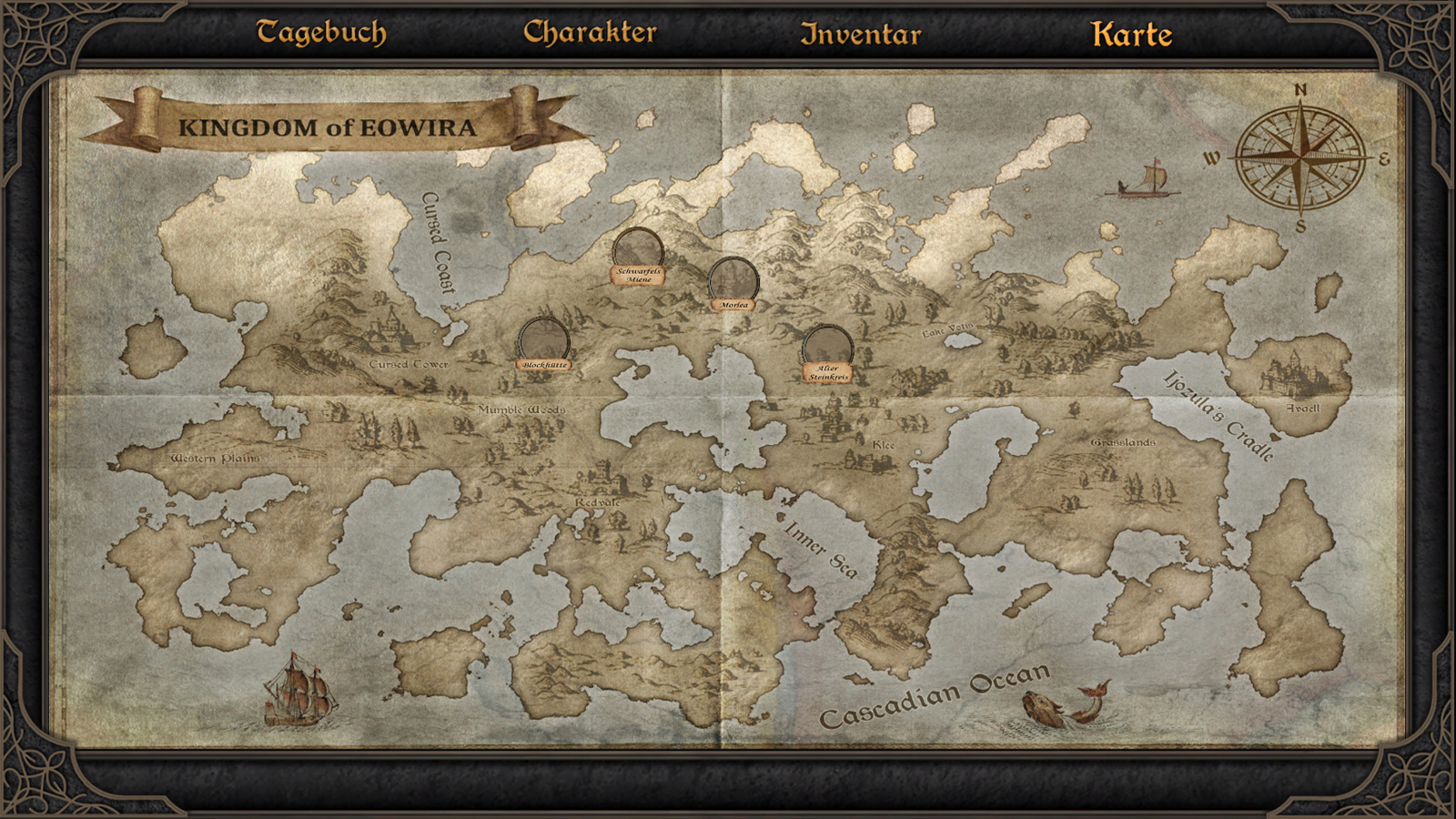1456x819 pixels.
Task: Switch to the Charakter tab
Action: [590, 33]
